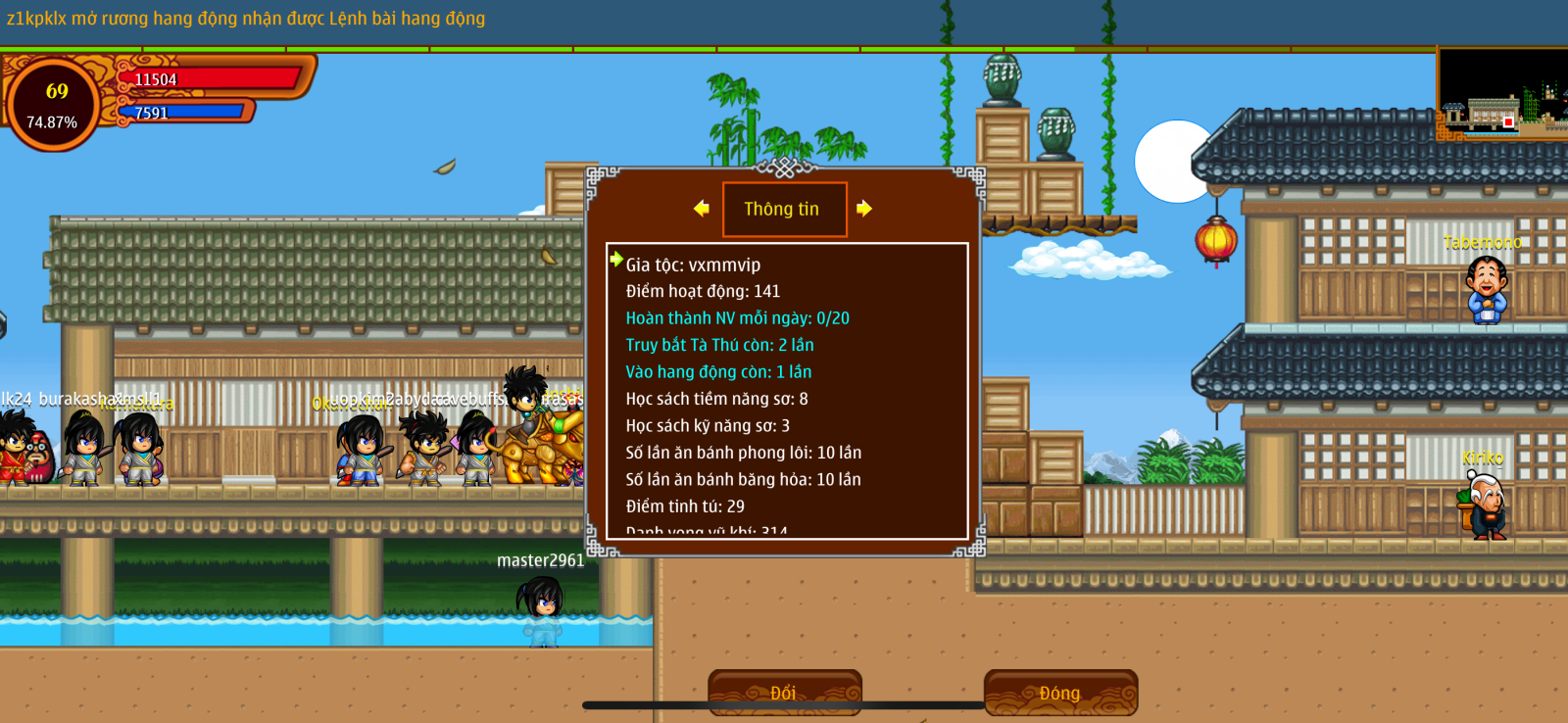Select Học sách tiềm năng sơ row

coord(716,399)
